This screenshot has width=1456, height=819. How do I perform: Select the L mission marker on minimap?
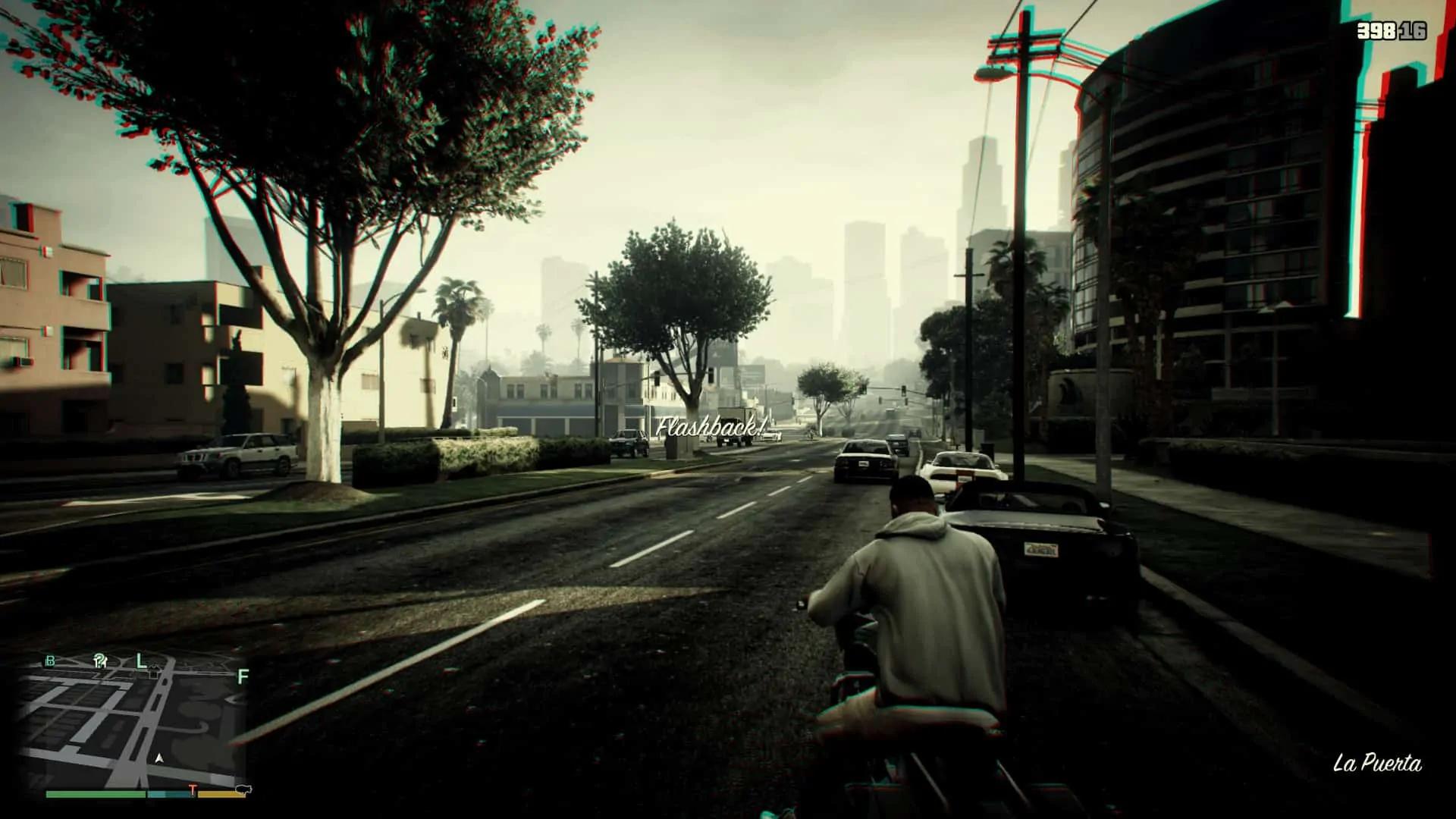click(141, 661)
